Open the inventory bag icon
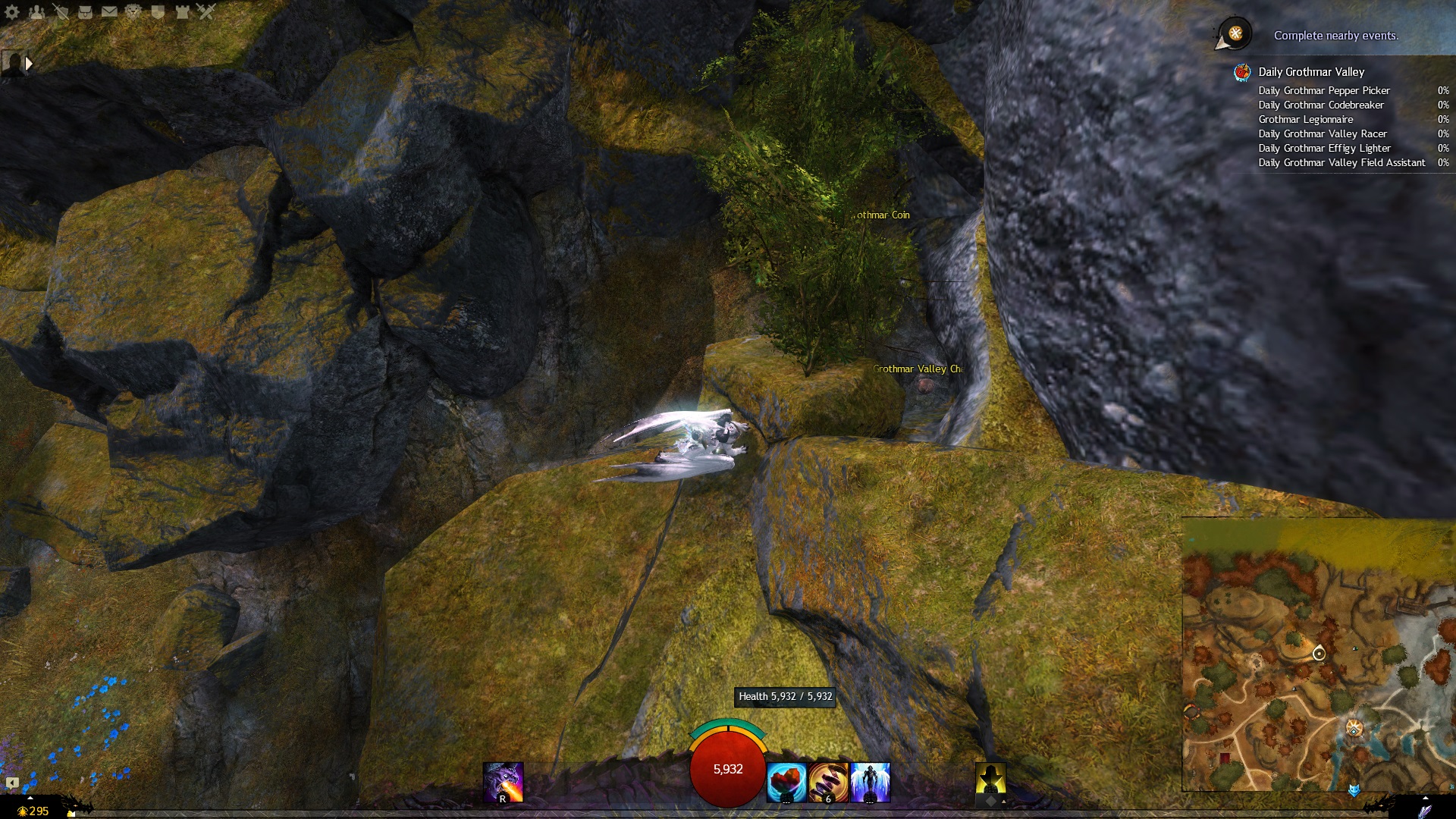 click(x=85, y=11)
